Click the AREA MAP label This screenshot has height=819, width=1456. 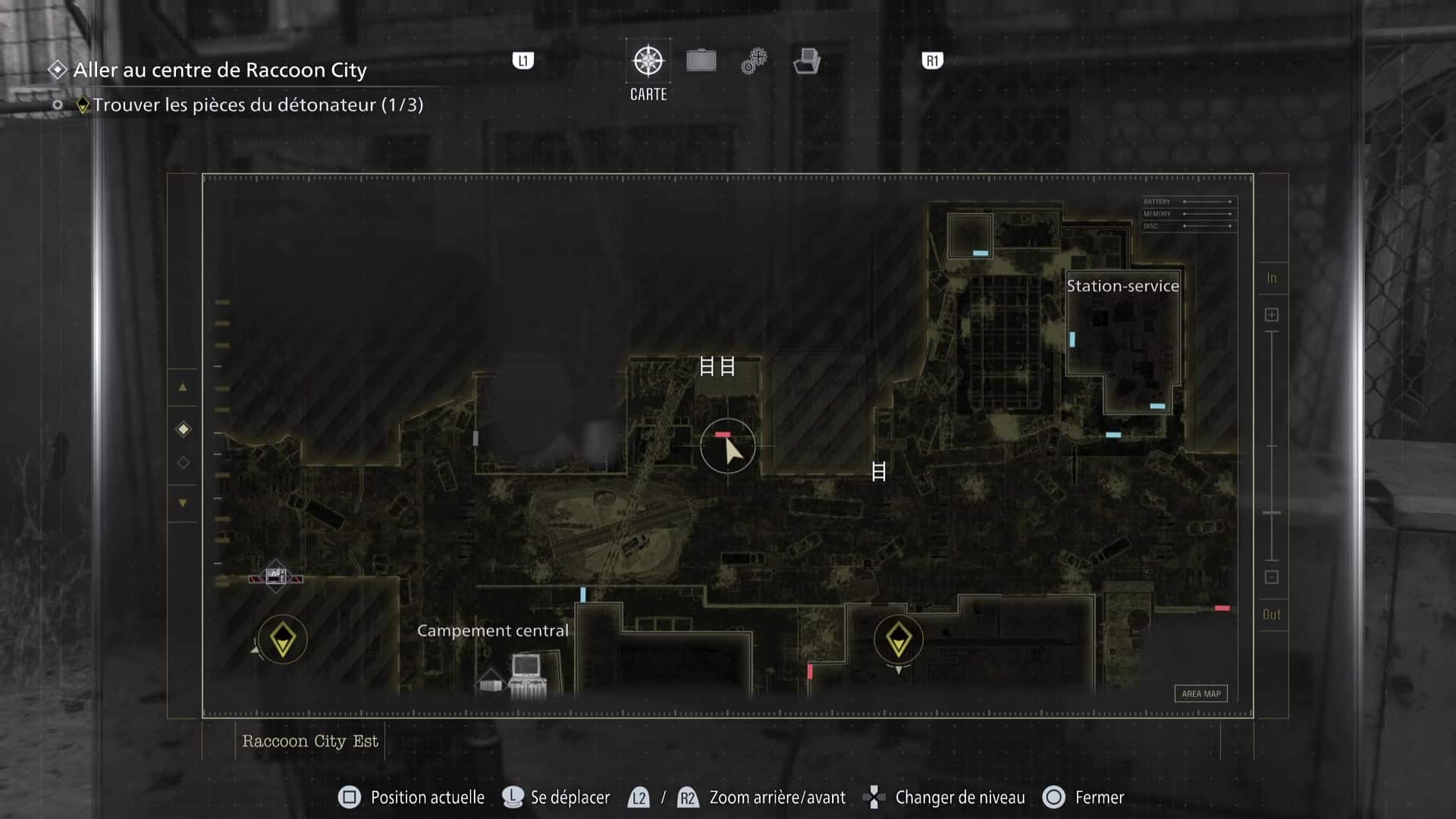coord(1200,693)
